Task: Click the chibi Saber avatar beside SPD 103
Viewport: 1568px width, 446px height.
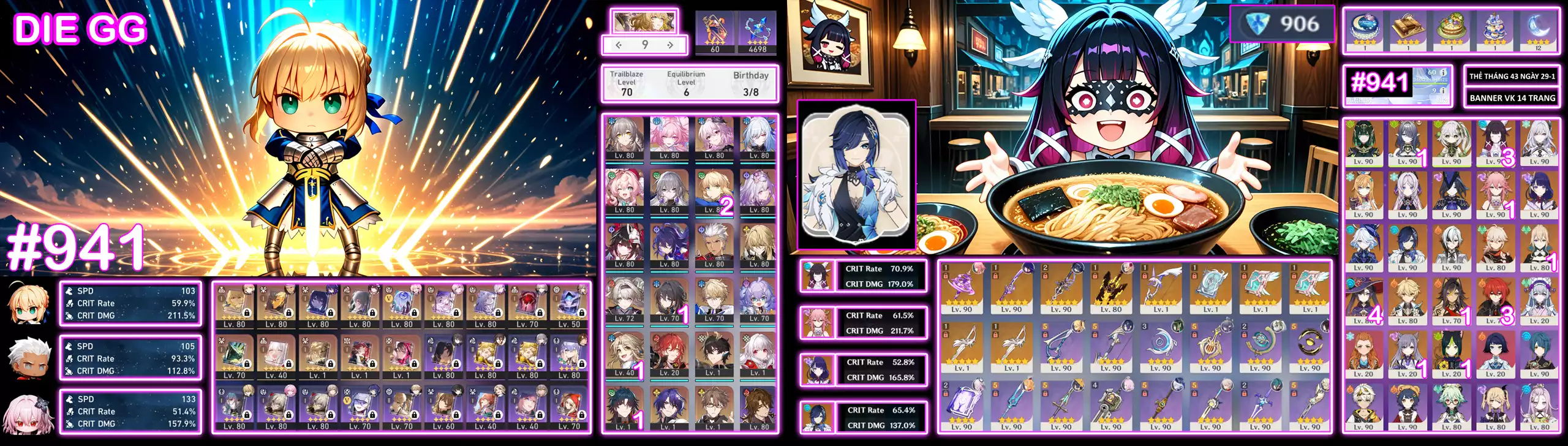Action: point(27,303)
